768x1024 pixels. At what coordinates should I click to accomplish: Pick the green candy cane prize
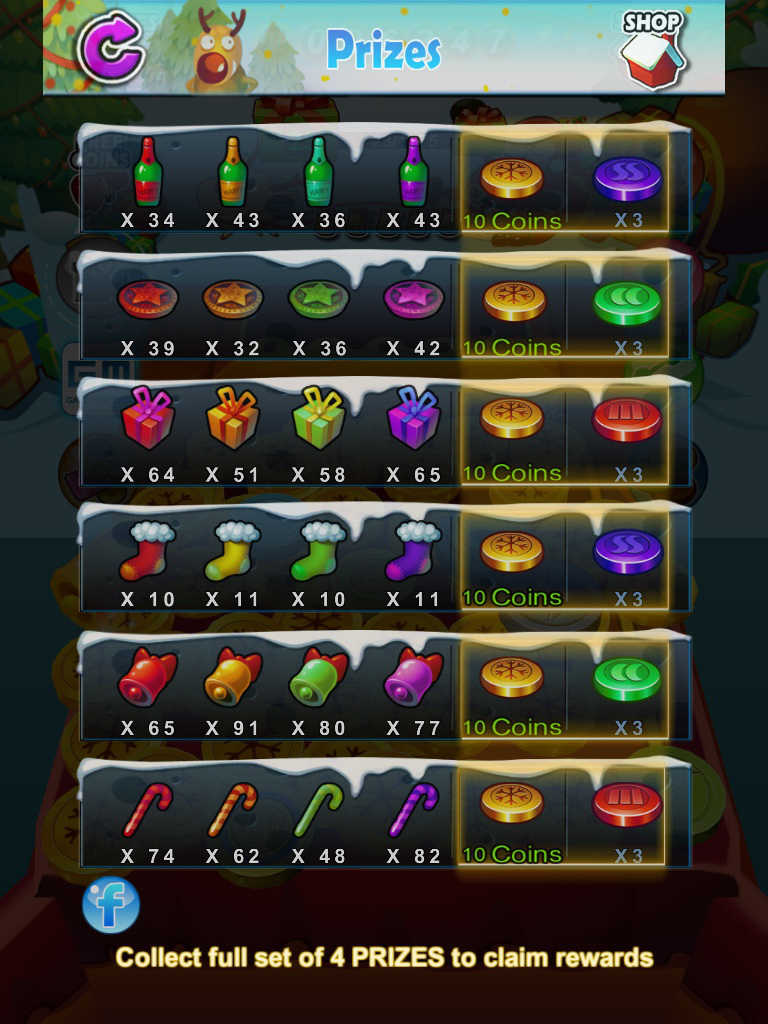pos(318,808)
